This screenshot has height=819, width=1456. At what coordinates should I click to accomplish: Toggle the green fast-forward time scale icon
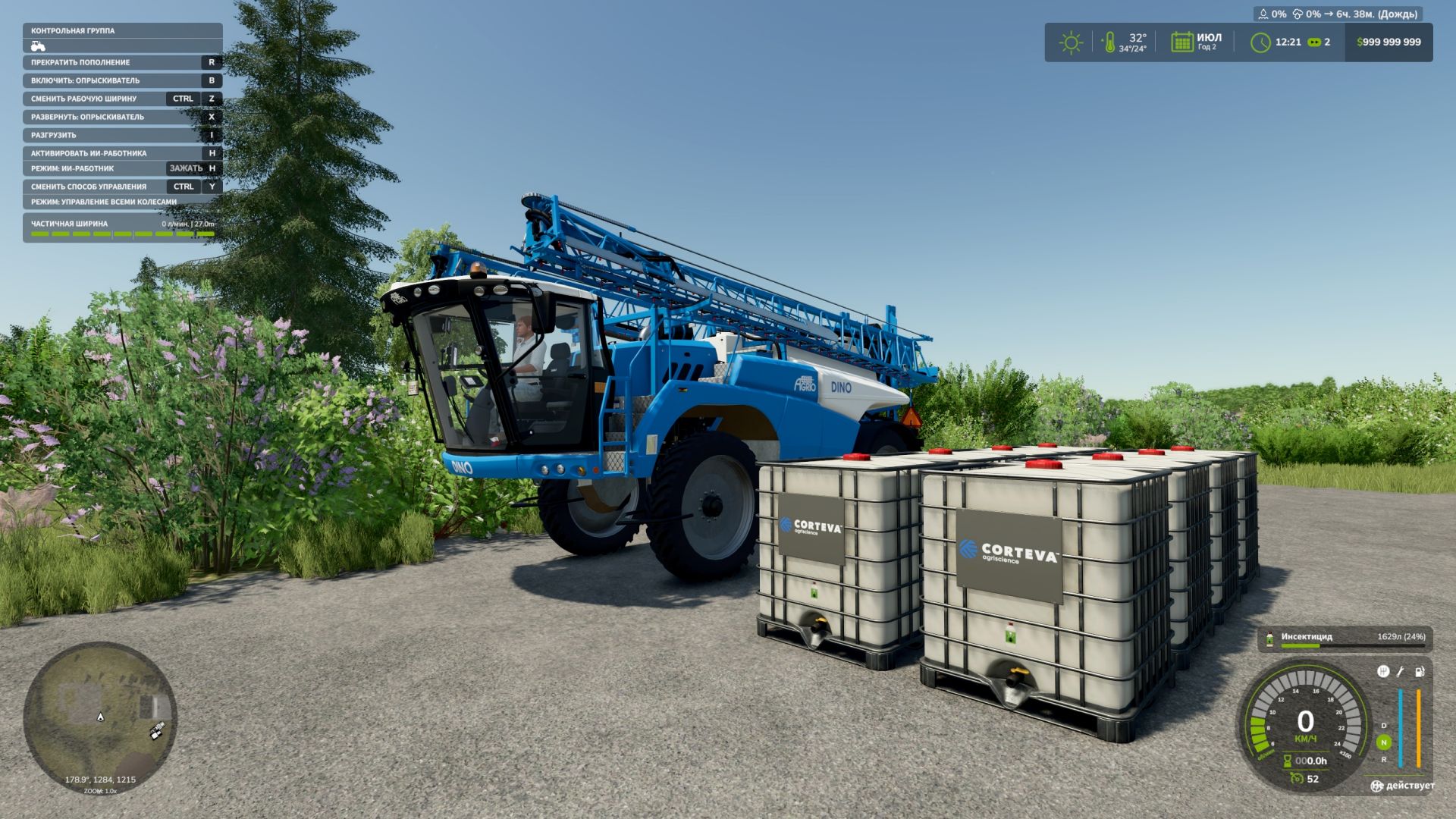click(1314, 42)
